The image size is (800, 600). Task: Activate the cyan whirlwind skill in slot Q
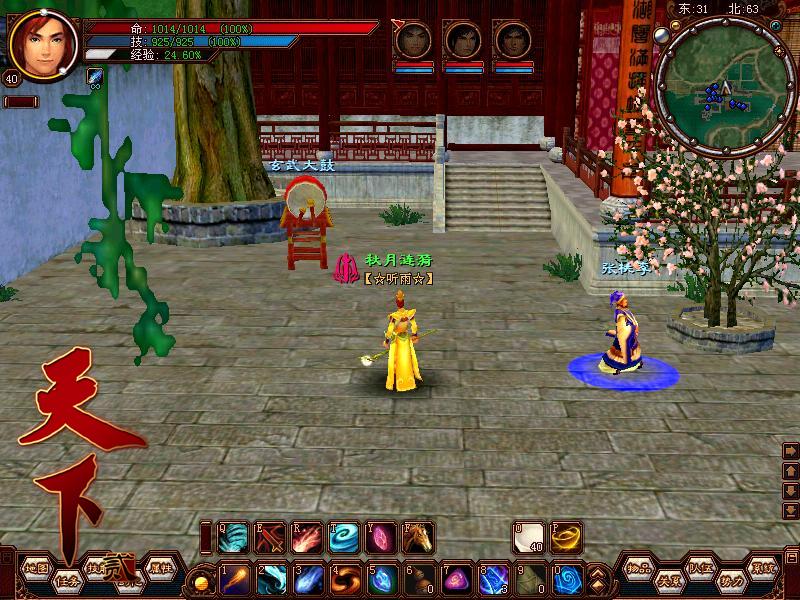click(x=235, y=538)
